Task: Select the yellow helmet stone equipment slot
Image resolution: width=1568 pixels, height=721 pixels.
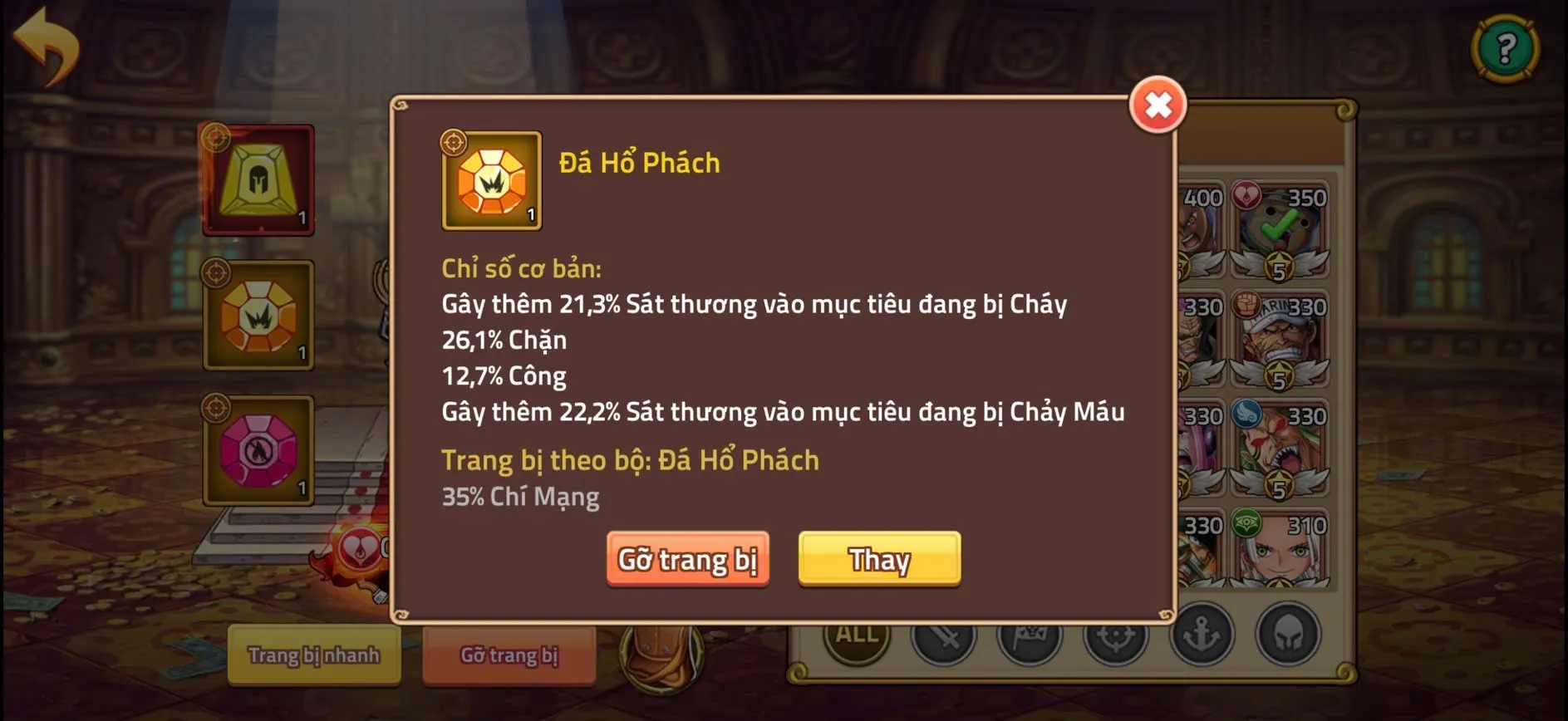Action: coord(258,179)
